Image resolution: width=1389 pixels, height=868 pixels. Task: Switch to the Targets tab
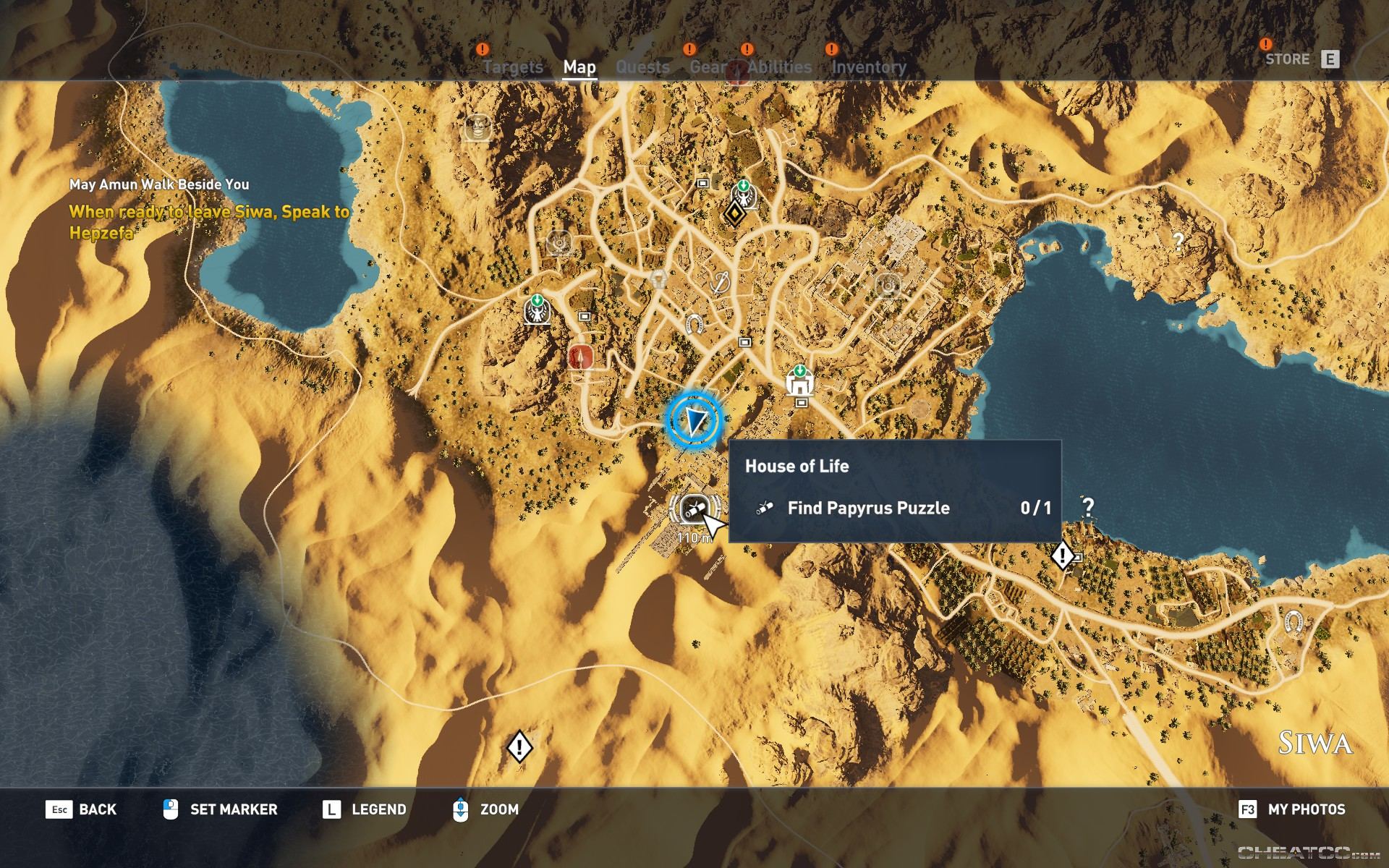pos(512,67)
